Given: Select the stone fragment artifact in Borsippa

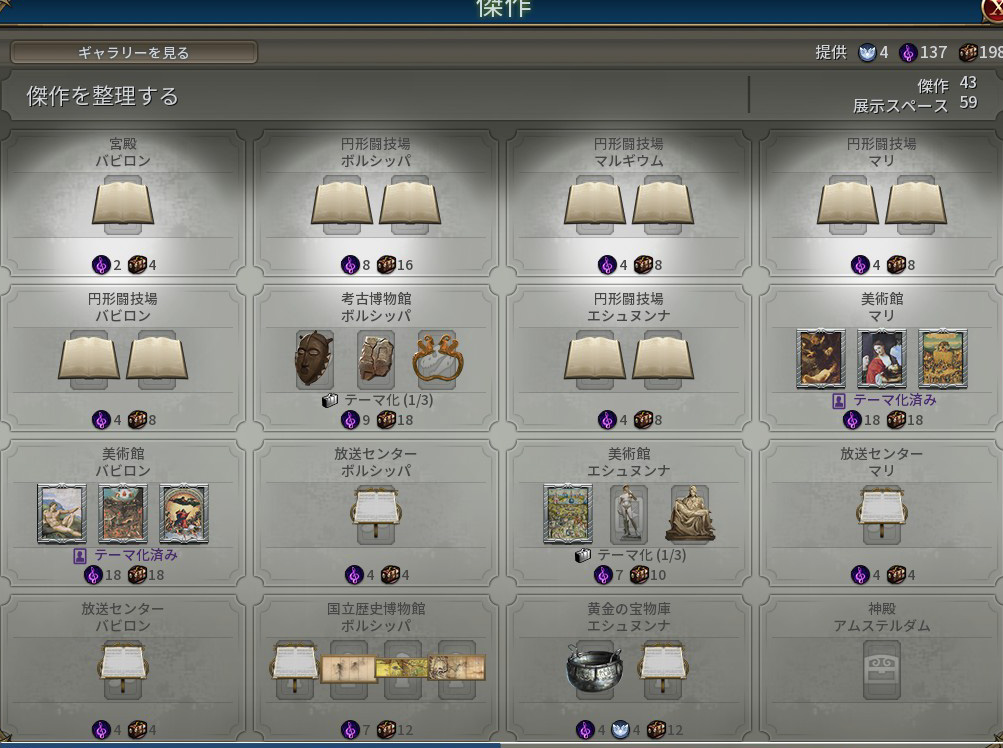Looking at the screenshot, I should [x=376, y=357].
